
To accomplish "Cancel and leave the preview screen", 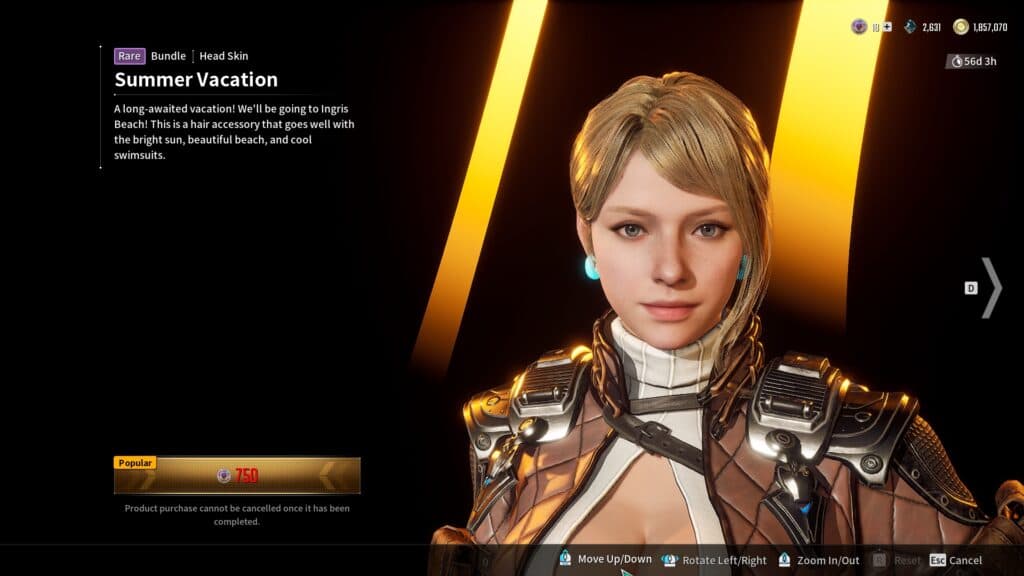I will coord(955,560).
